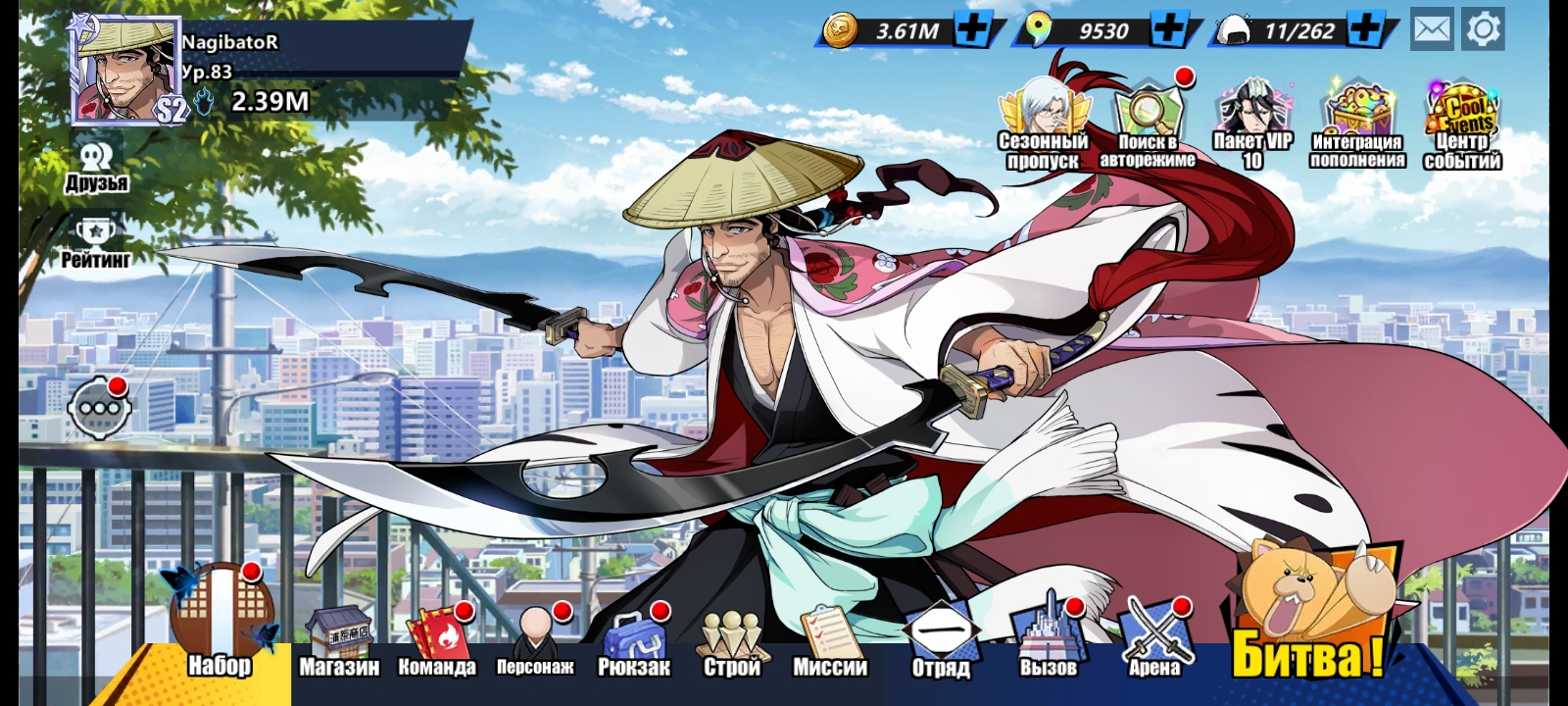Open settings with the gear icon
The width and height of the screenshot is (1568, 706).
click(1483, 29)
